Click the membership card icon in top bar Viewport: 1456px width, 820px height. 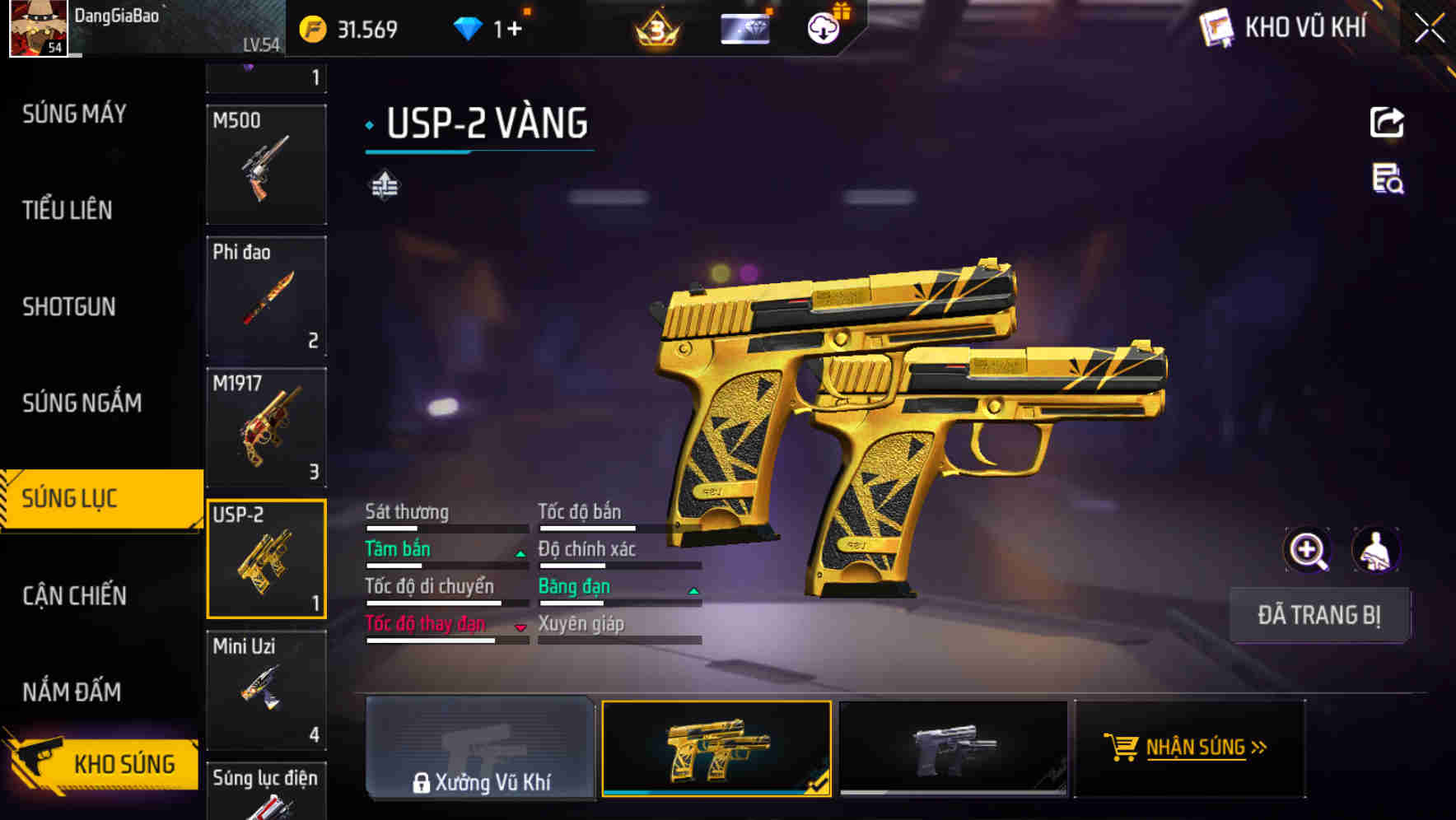[x=744, y=27]
